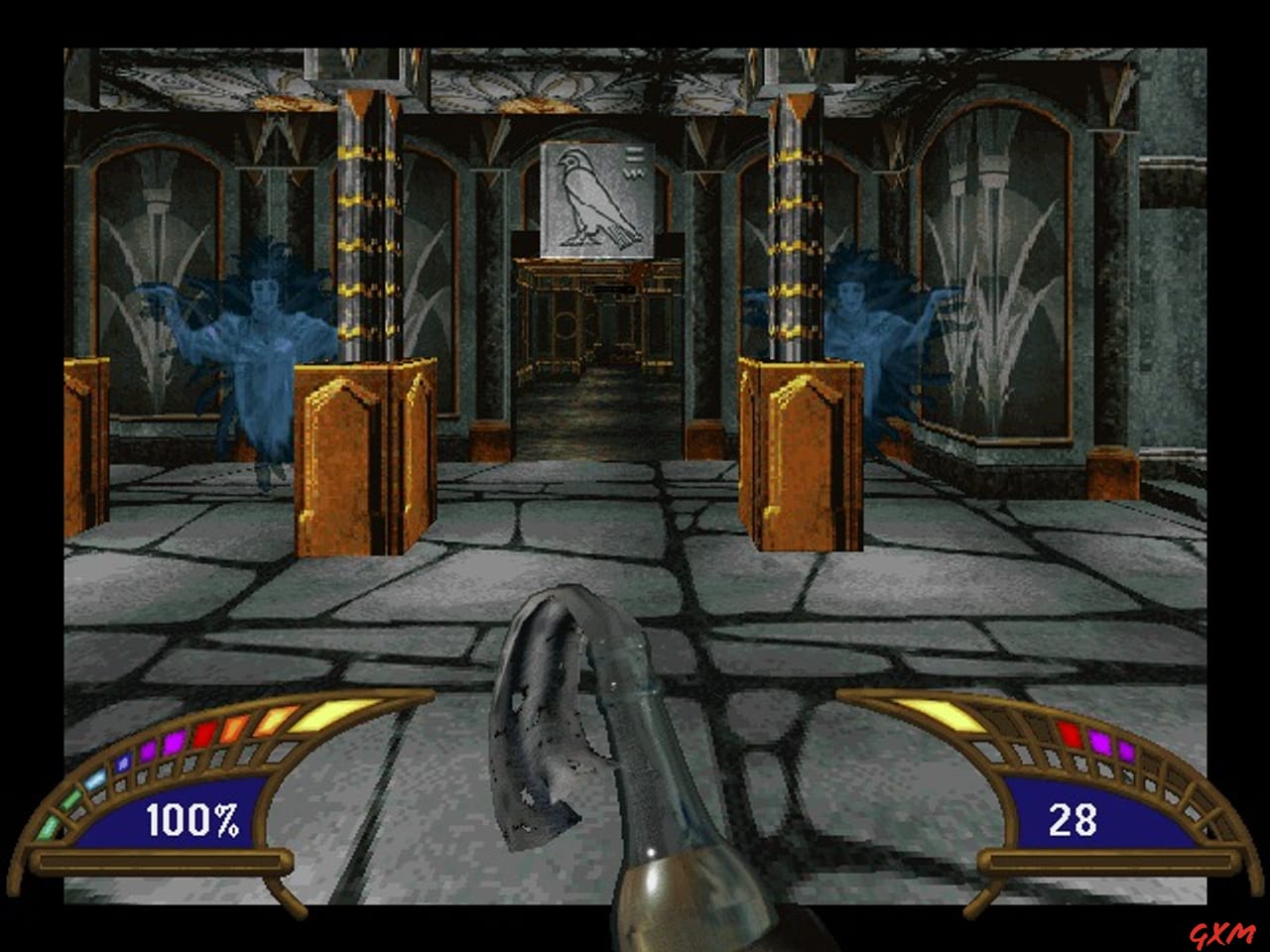The height and width of the screenshot is (952, 1270).
Task: Click the yellow gem topping the ammo gauge
Action: [938, 712]
